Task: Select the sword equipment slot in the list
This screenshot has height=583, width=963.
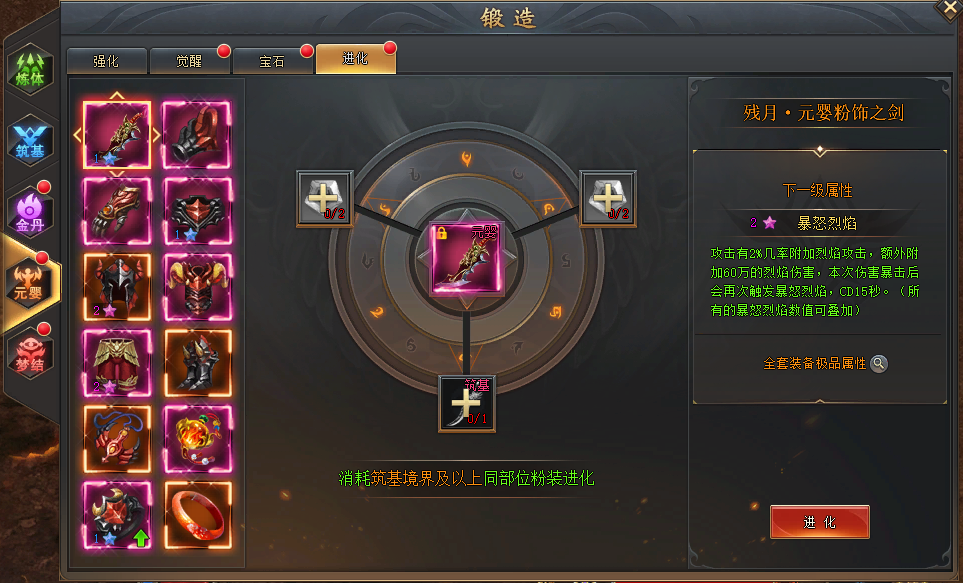Action: click(x=117, y=135)
